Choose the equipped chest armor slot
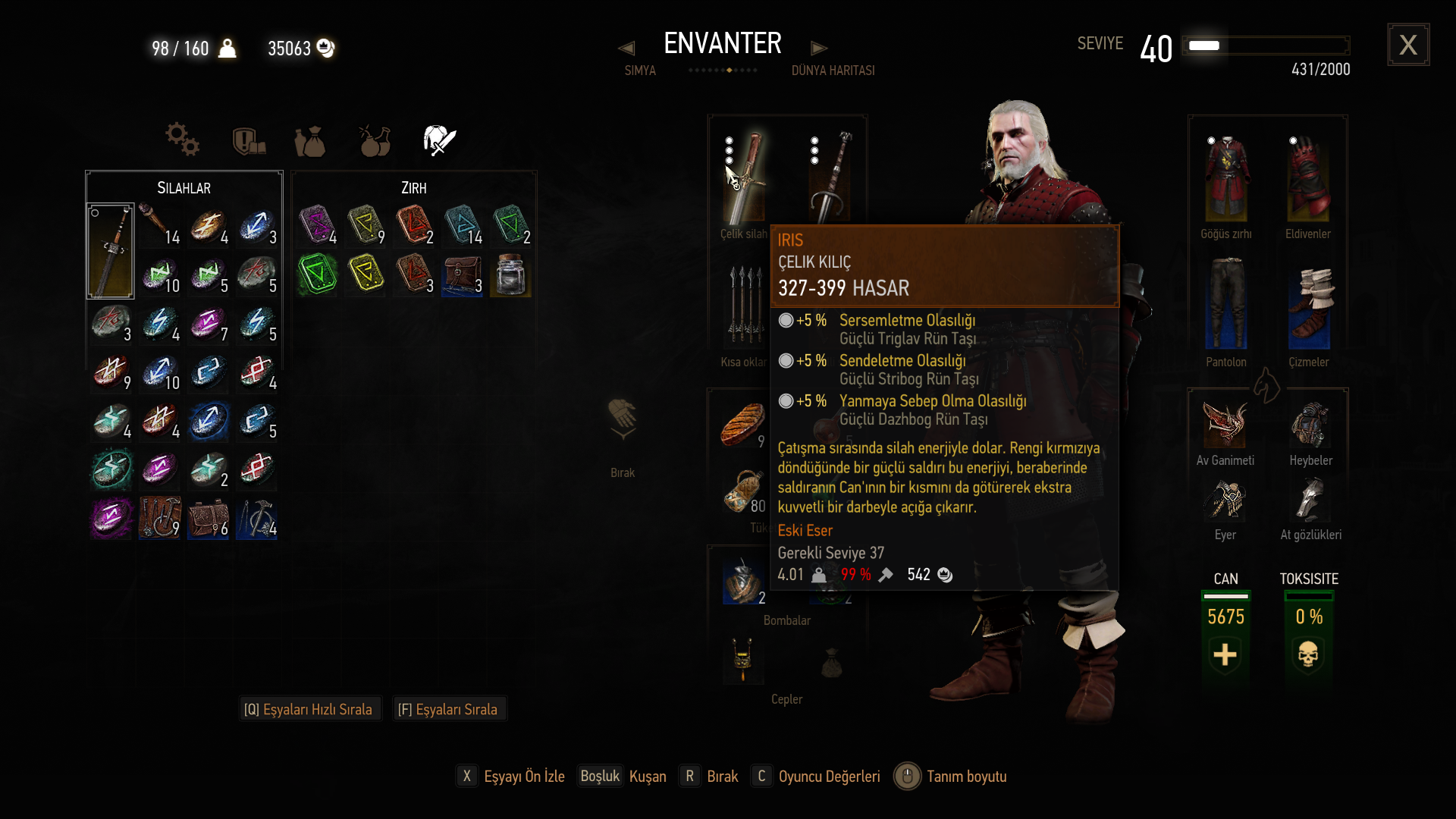This screenshot has height=819, width=1456. [x=1226, y=180]
